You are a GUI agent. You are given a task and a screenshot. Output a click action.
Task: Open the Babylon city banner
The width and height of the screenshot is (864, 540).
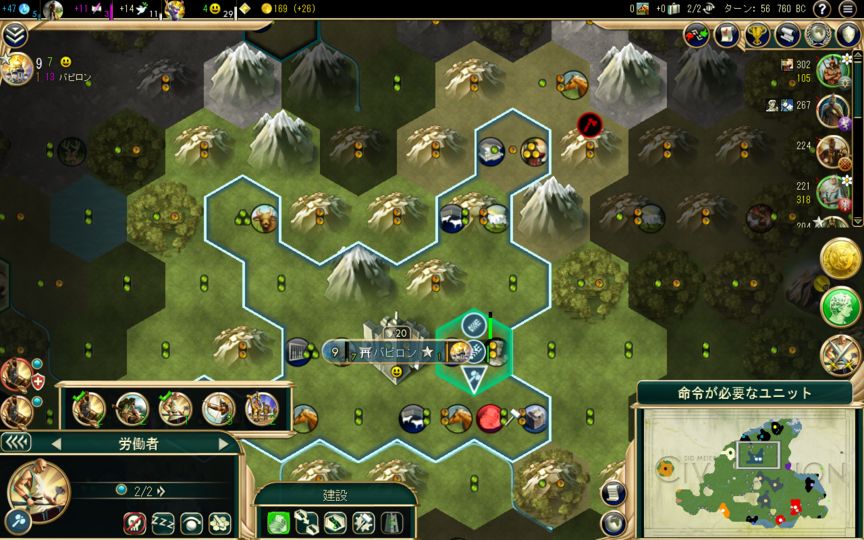(x=385, y=352)
